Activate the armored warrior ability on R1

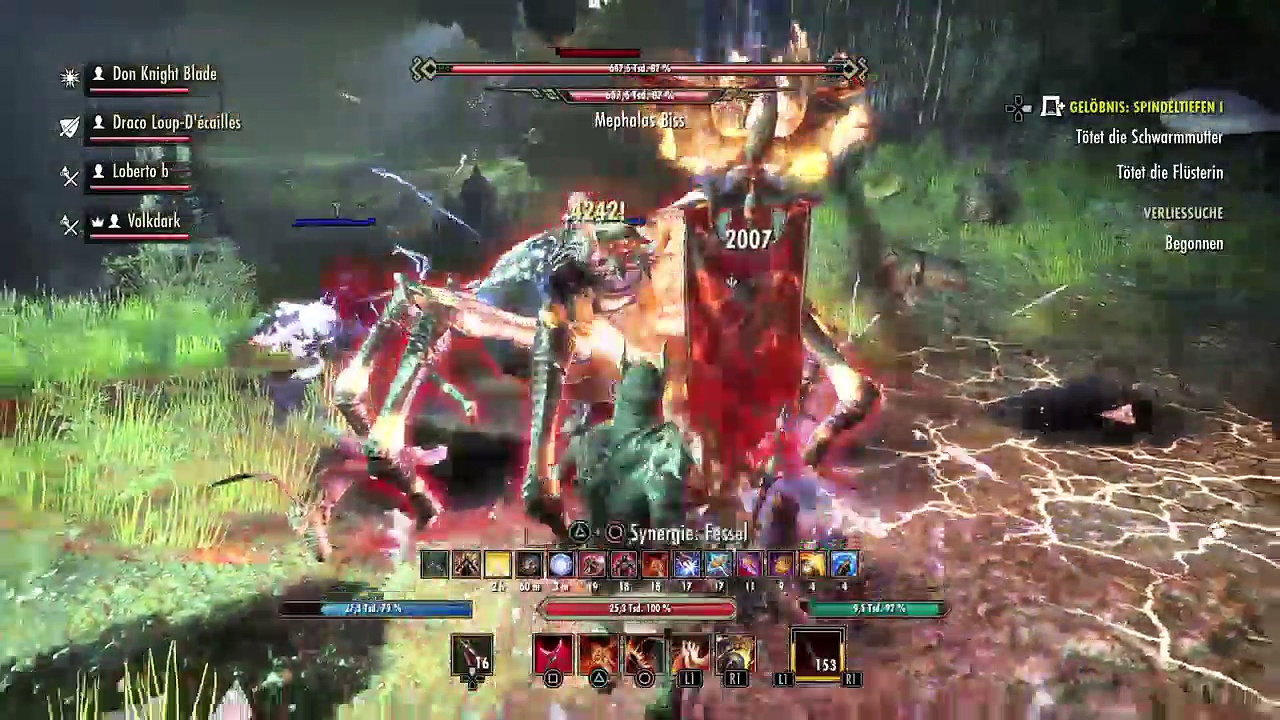tap(735, 654)
